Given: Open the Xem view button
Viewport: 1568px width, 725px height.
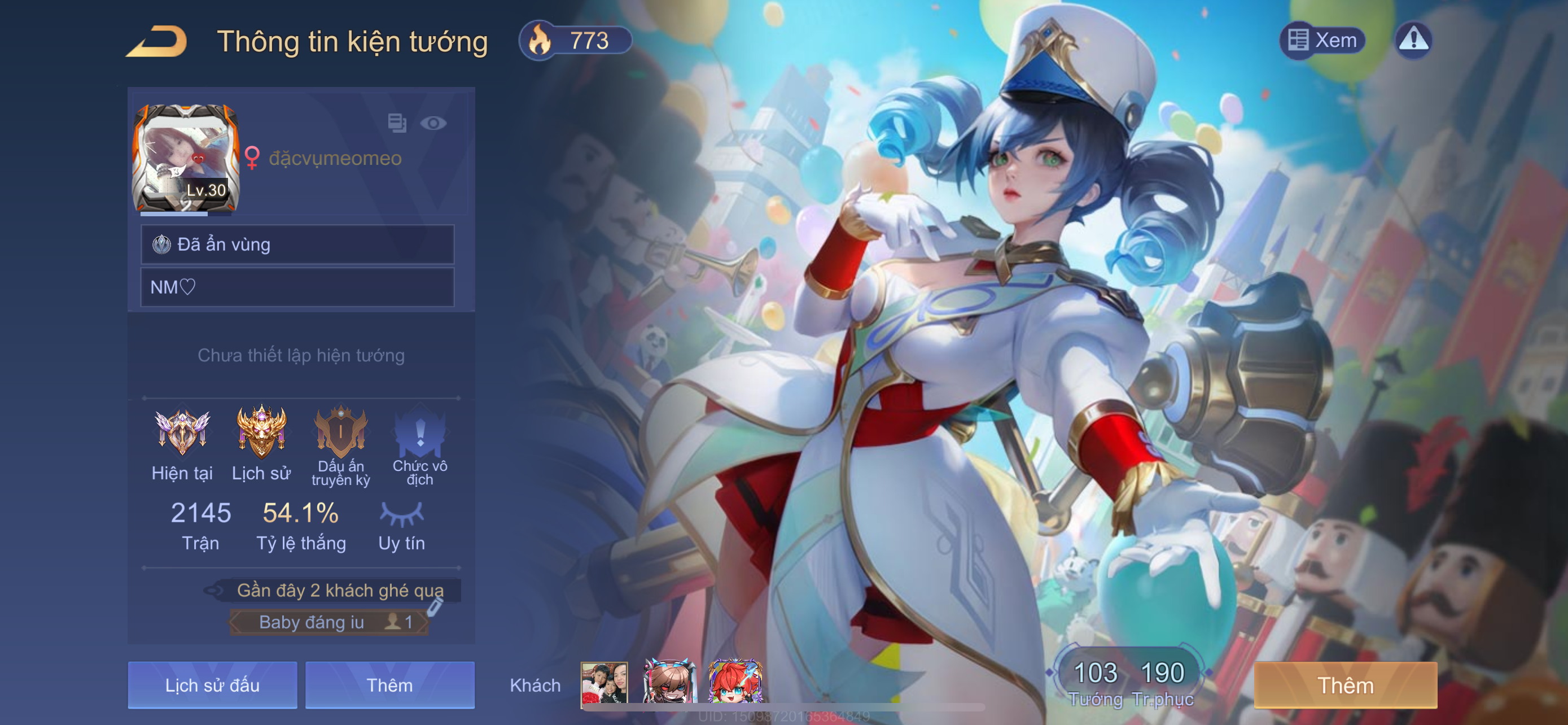Looking at the screenshot, I should tap(1322, 40).
